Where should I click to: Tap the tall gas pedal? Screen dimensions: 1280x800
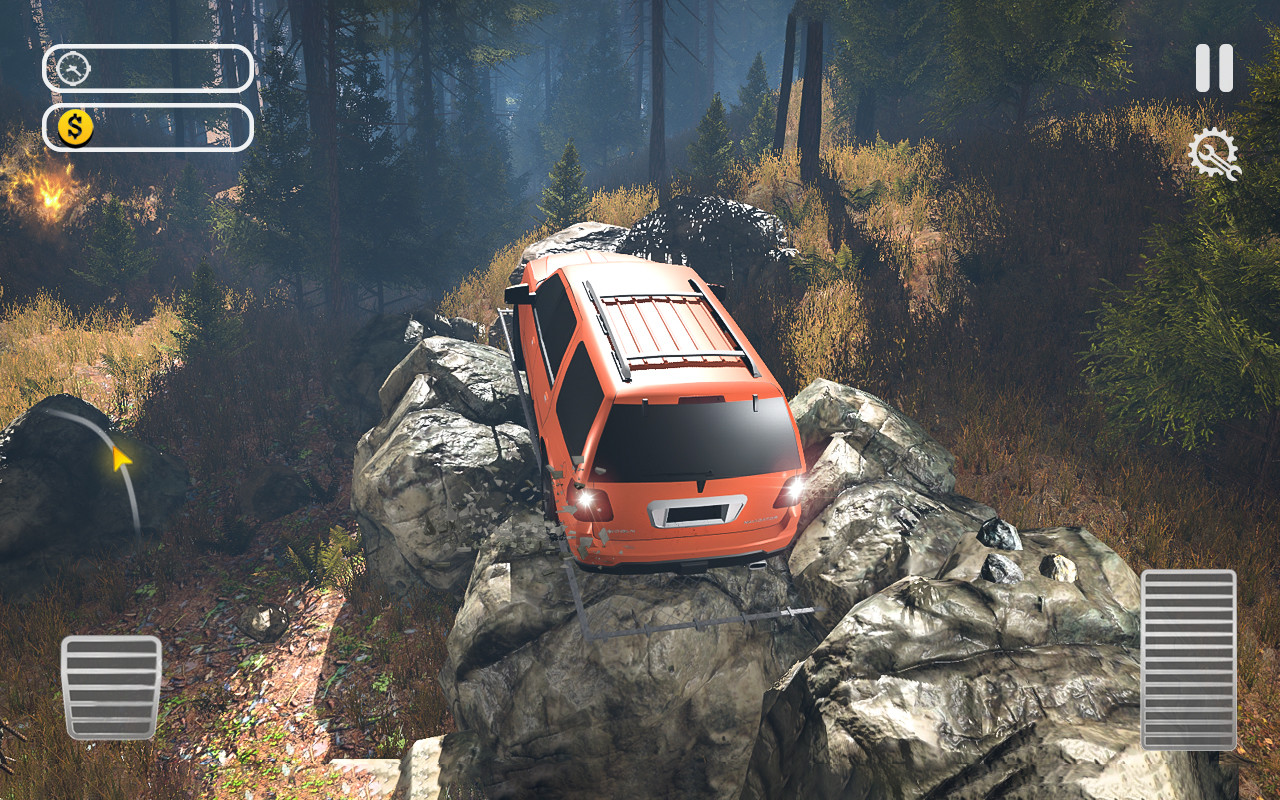pos(1188,659)
